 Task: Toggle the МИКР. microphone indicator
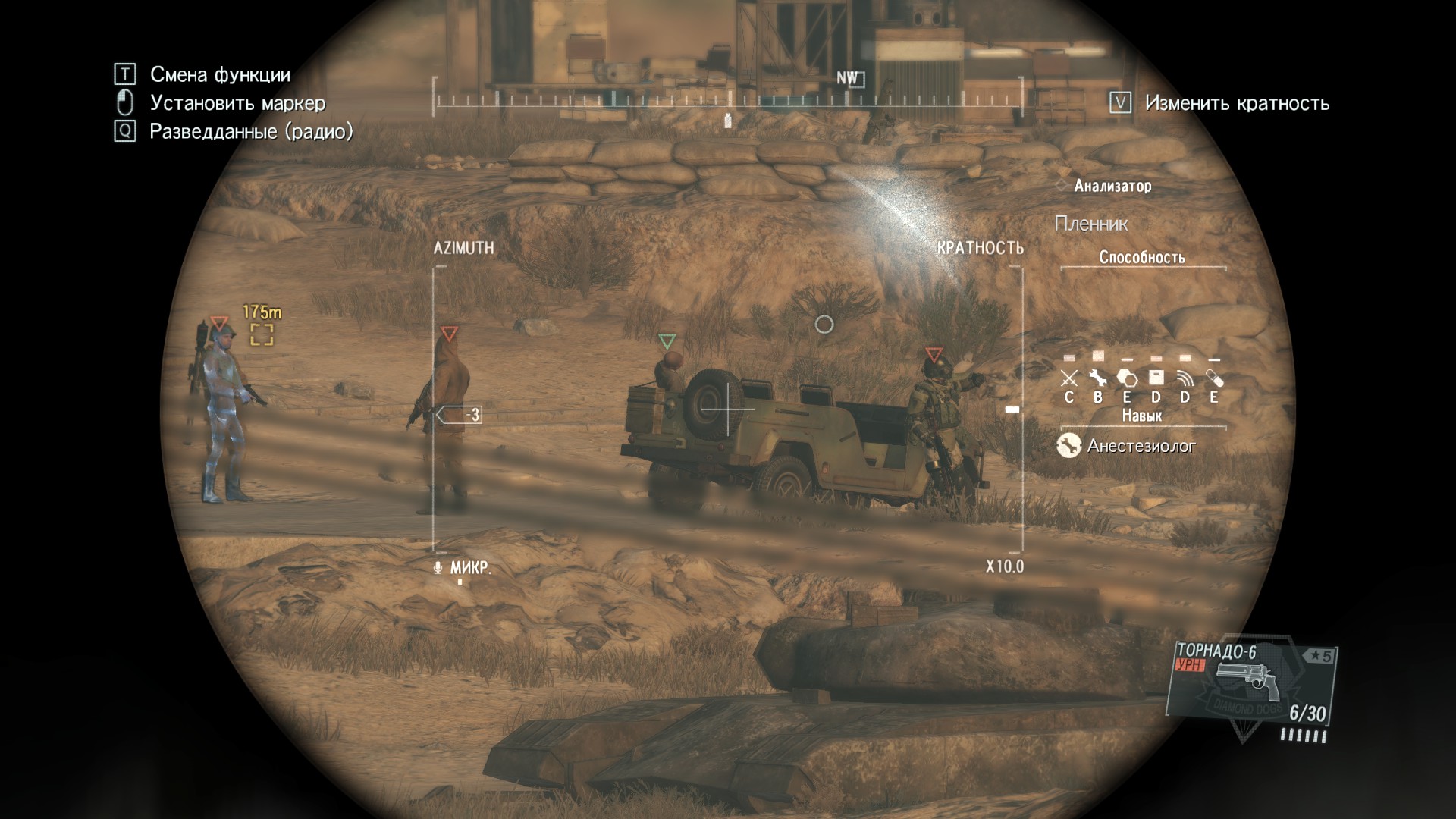[464, 567]
